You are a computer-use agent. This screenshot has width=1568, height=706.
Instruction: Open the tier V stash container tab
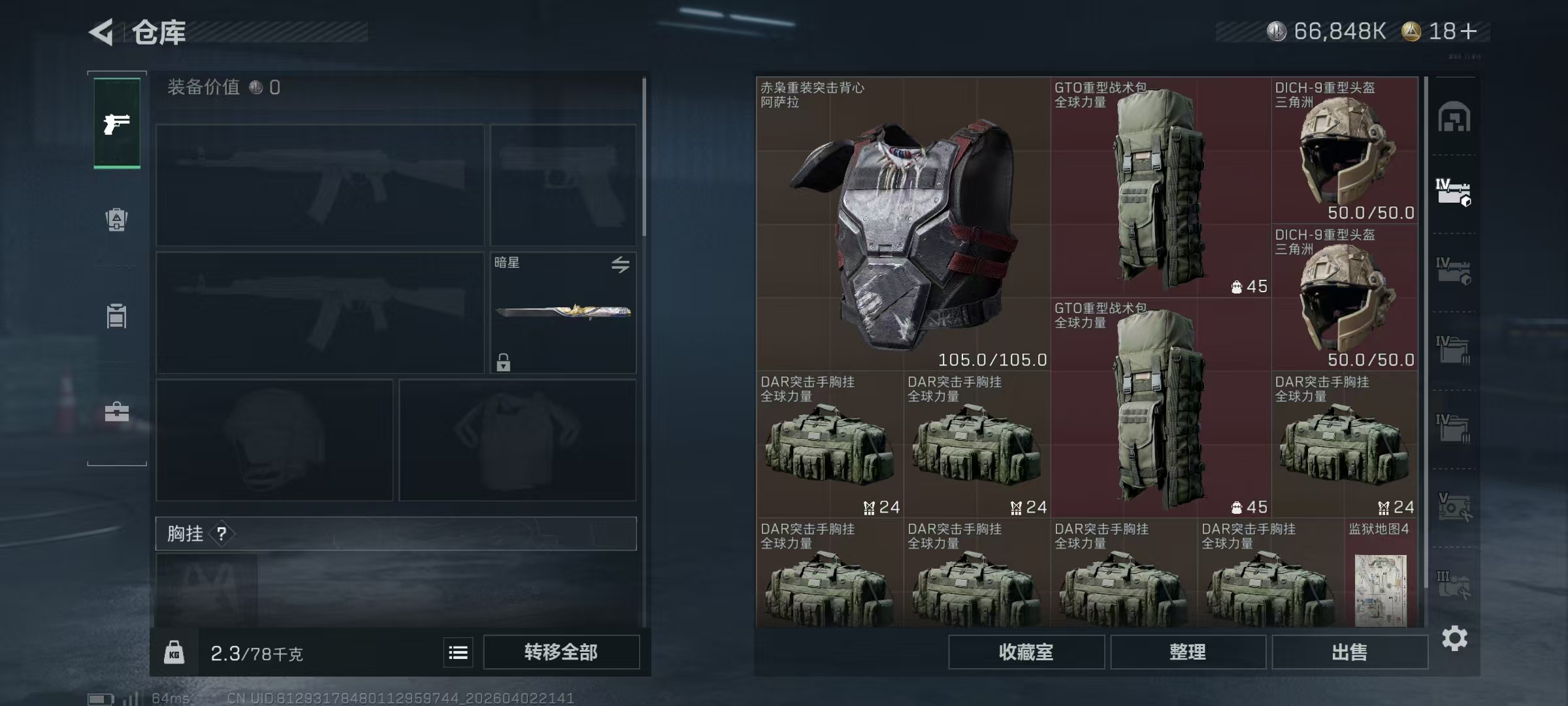click(x=1454, y=507)
